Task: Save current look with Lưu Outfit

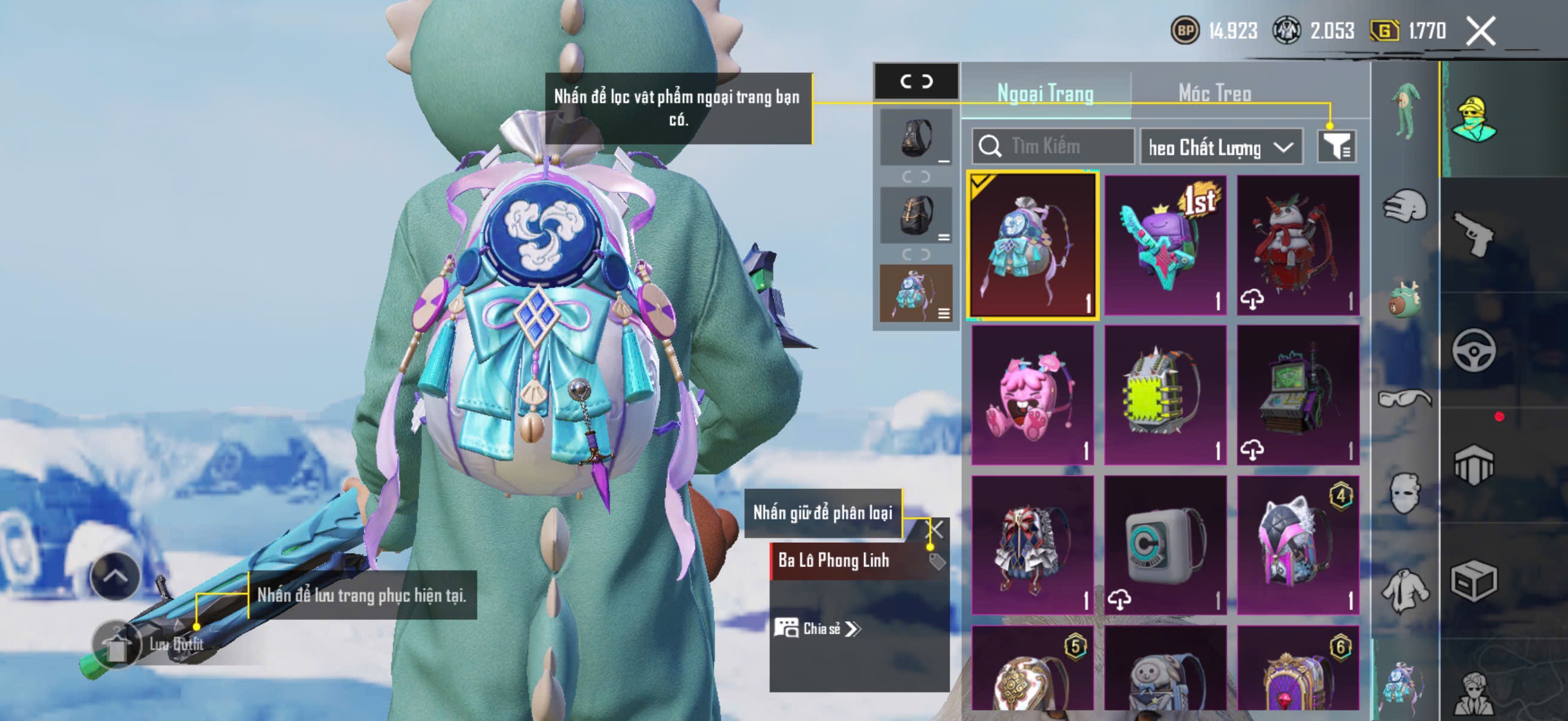Action: coord(149,644)
